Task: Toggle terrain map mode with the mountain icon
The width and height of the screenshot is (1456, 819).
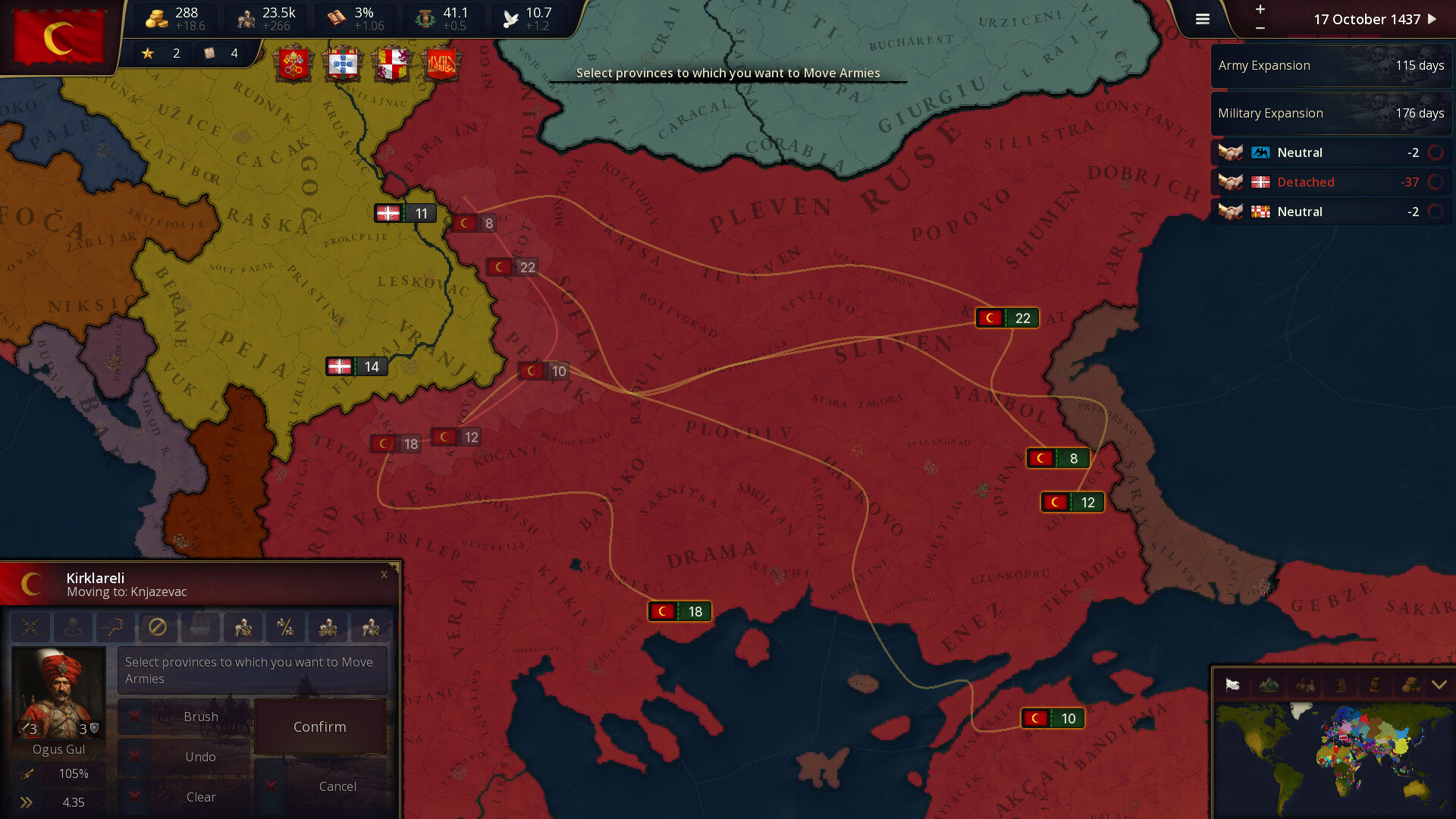Action: pyautogui.click(x=1268, y=685)
